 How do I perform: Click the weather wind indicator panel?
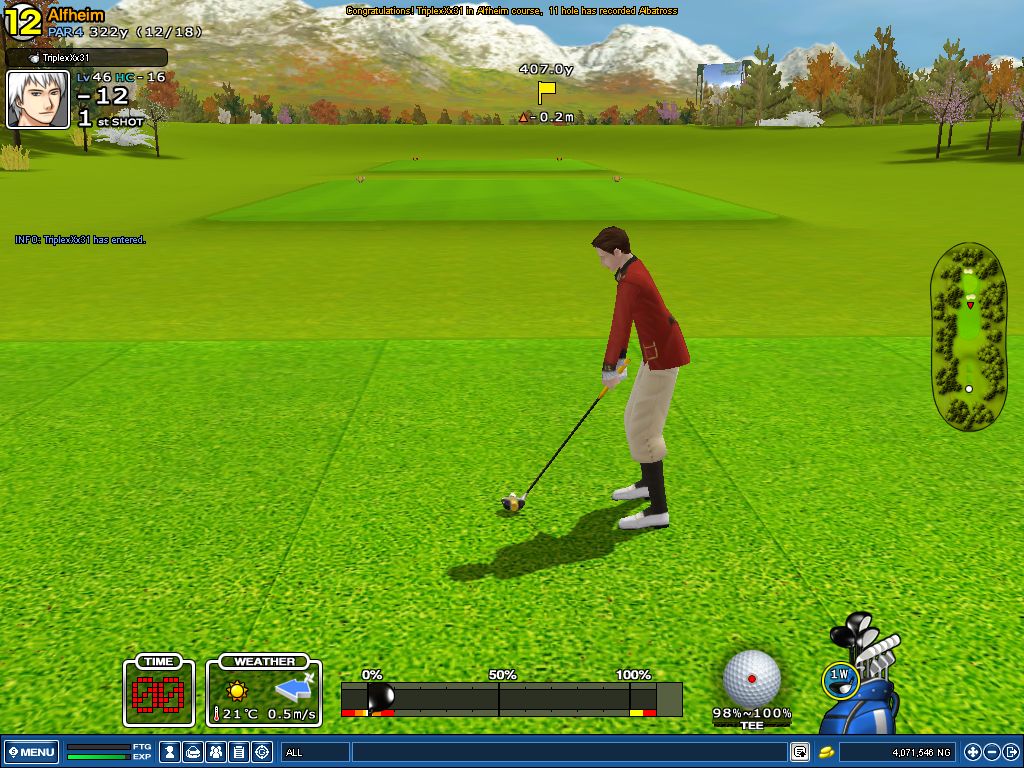tap(265, 690)
